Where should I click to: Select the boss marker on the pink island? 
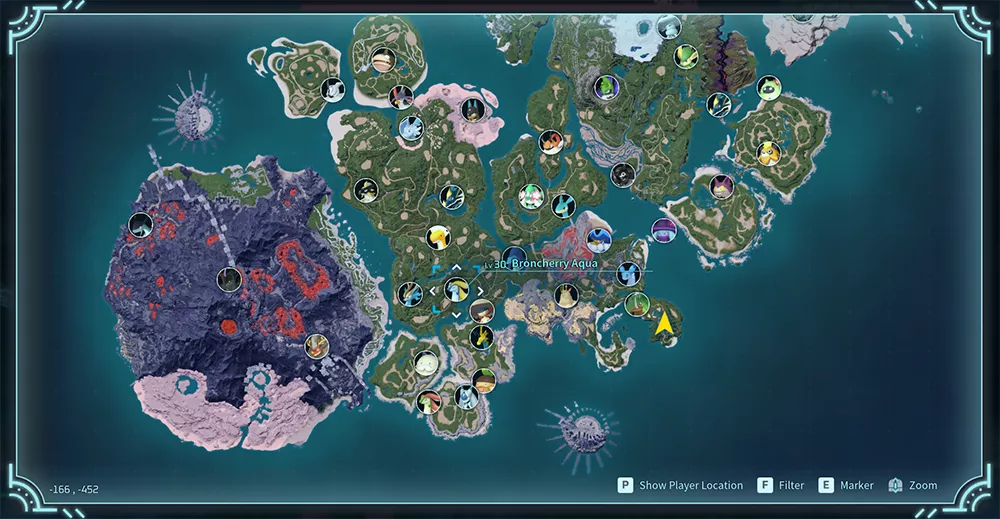(473, 109)
